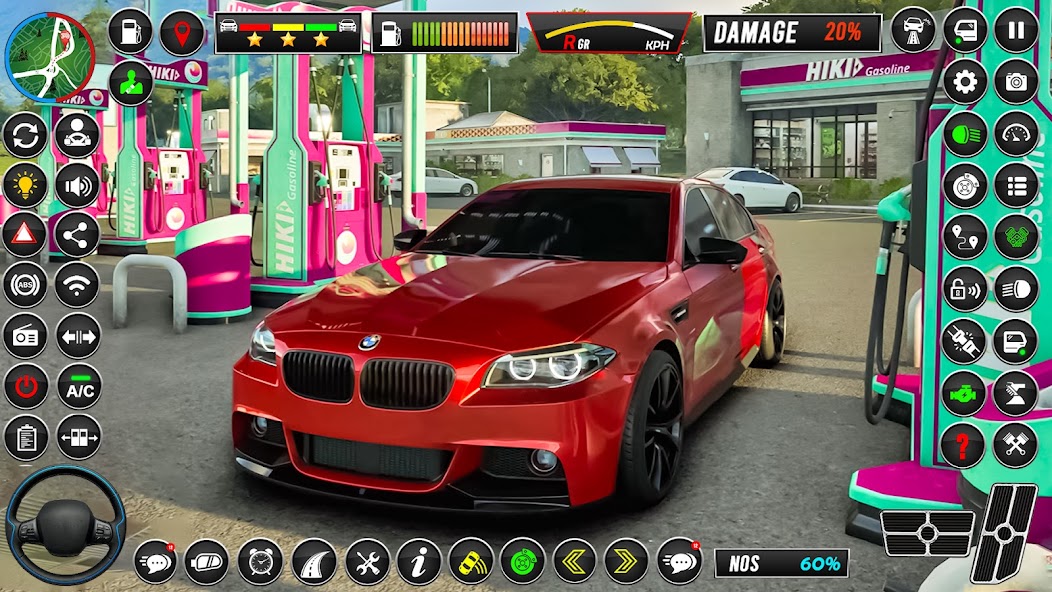The height and width of the screenshot is (592, 1052).
Task: Turn on the radio
Action: point(25,336)
